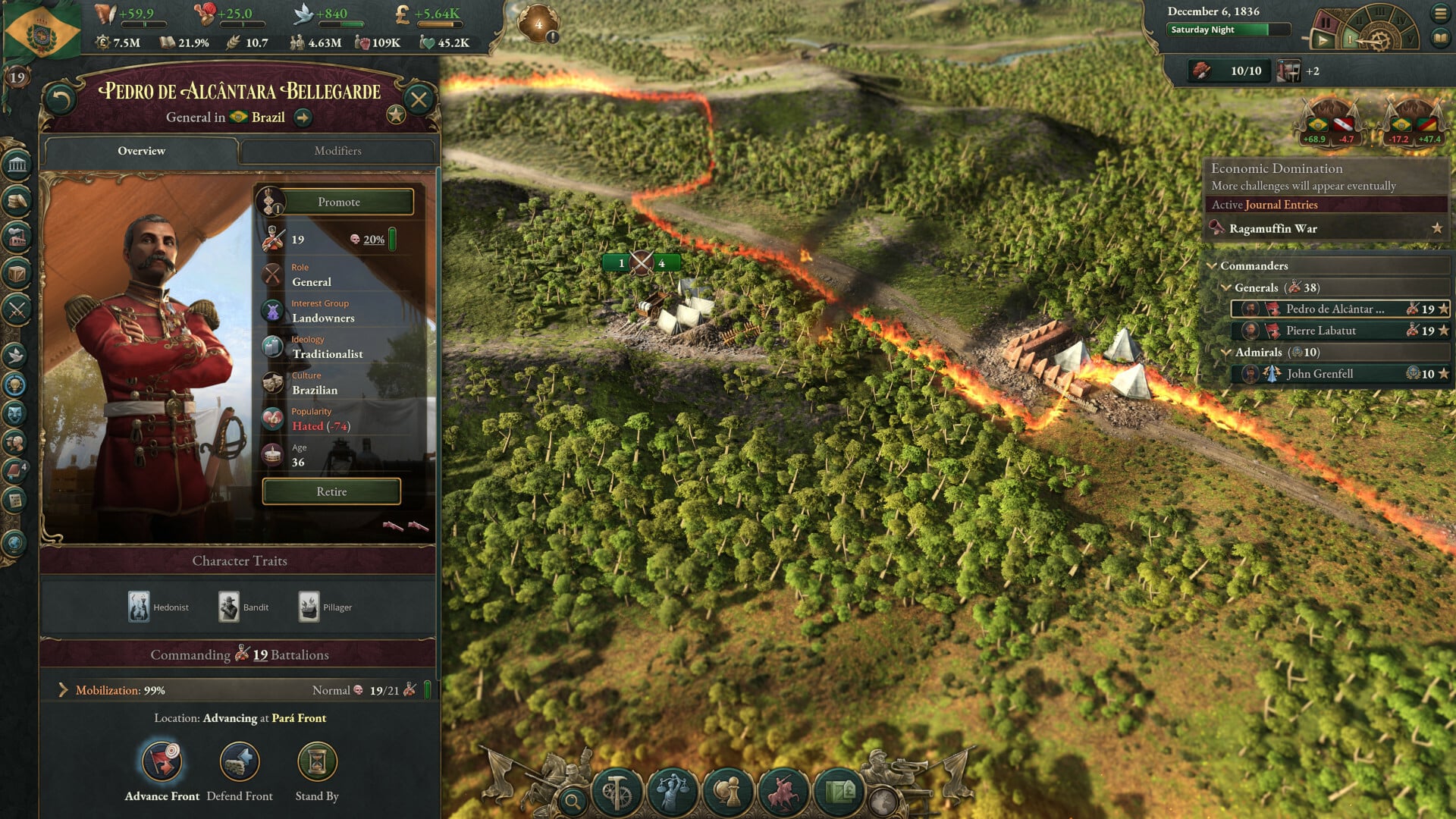Image resolution: width=1456 pixels, height=819 pixels.
Task: Open the military lens with the cavalry icon
Action: click(785, 790)
